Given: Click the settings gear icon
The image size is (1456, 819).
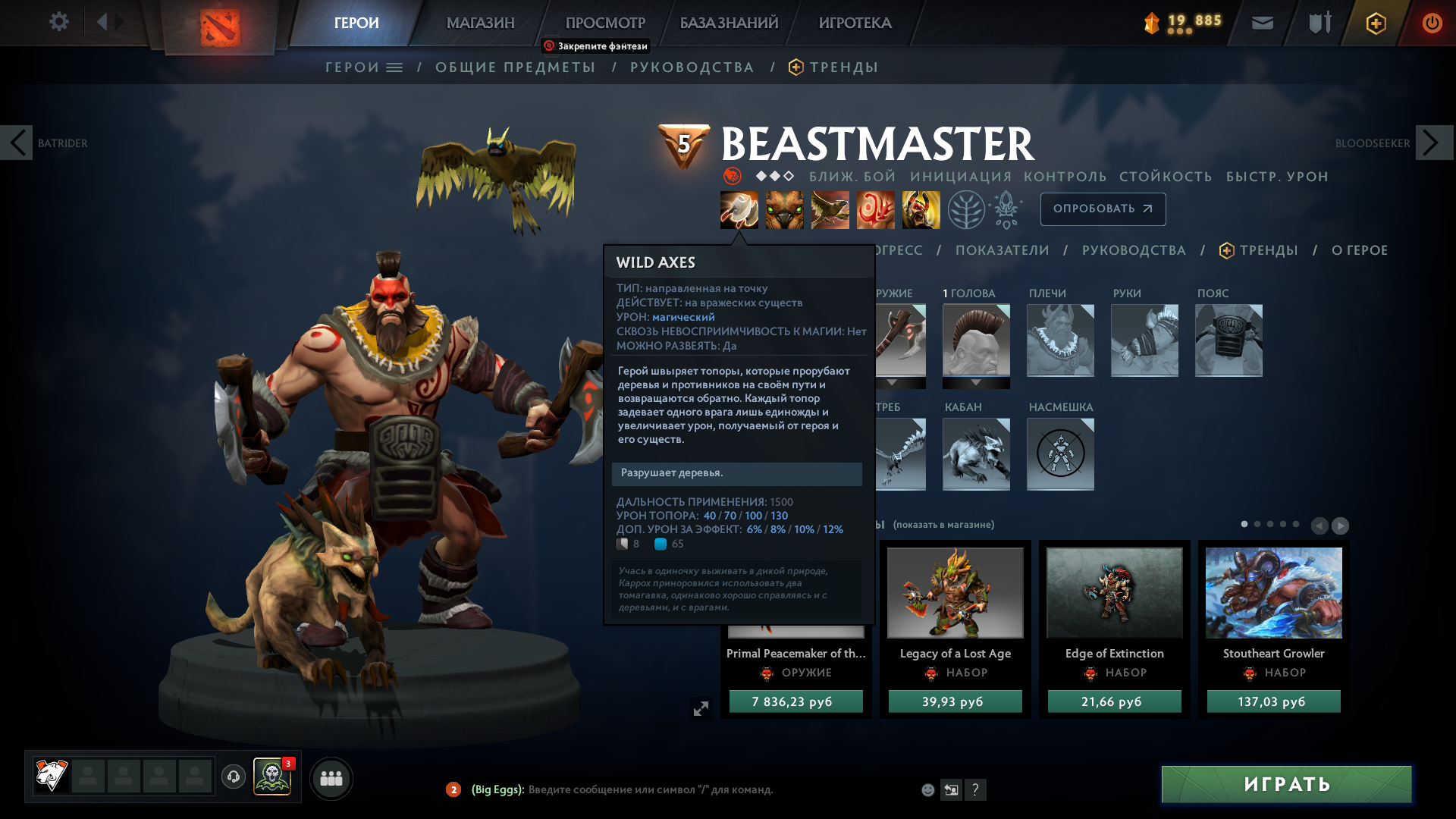Looking at the screenshot, I should point(59,22).
